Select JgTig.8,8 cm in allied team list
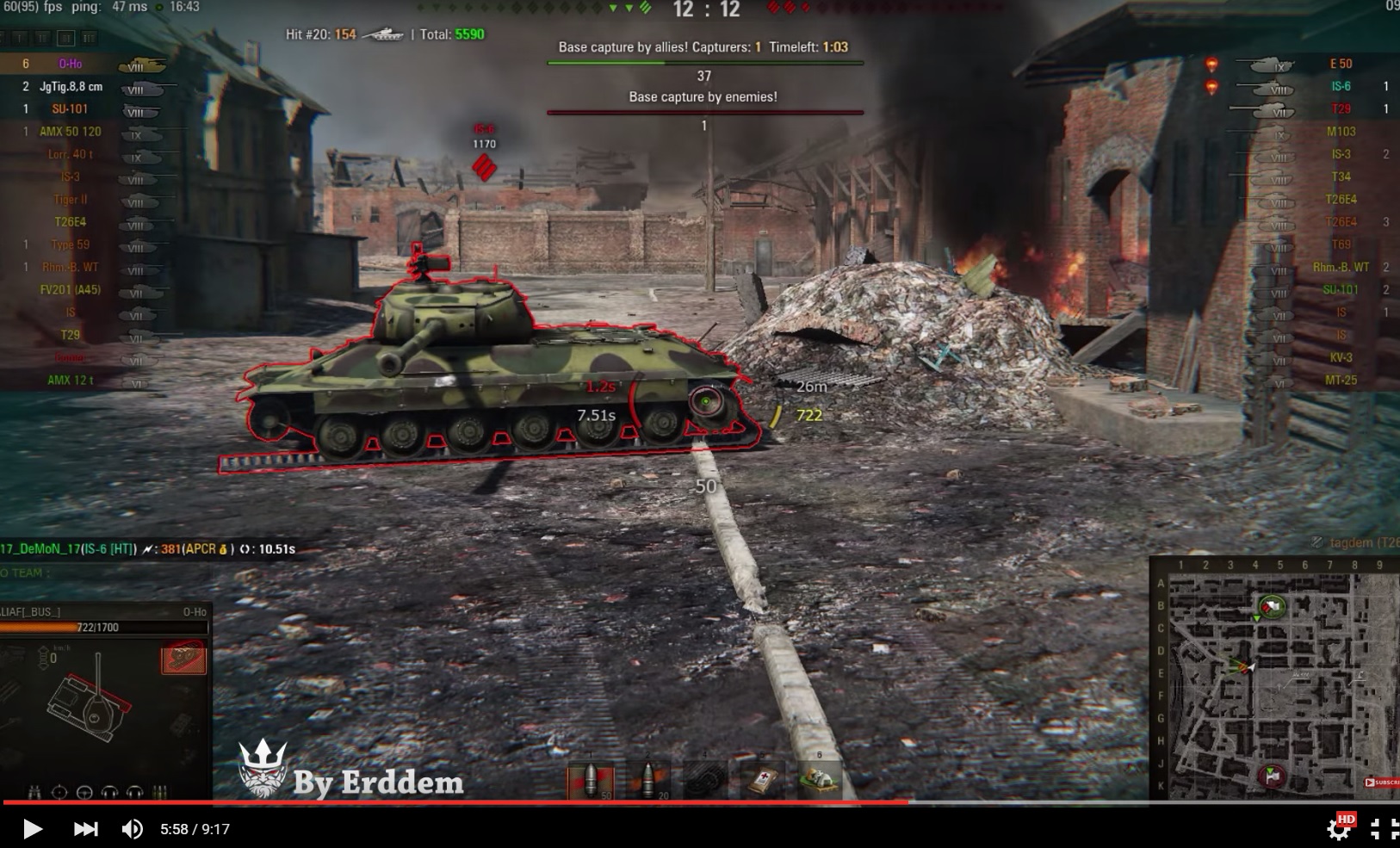This screenshot has width=1400, height=848. (x=71, y=86)
